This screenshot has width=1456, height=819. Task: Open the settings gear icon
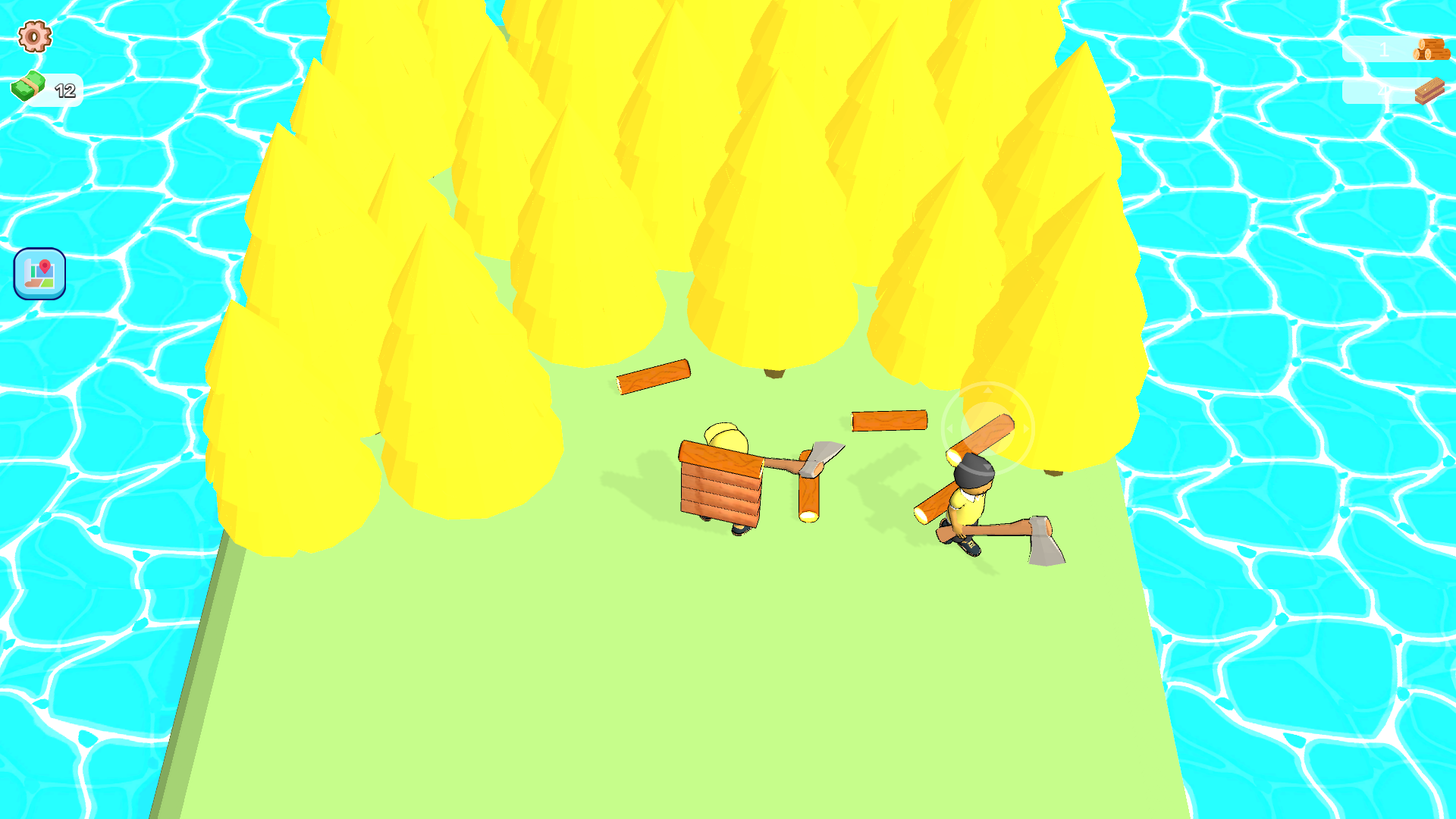(33, 37)
